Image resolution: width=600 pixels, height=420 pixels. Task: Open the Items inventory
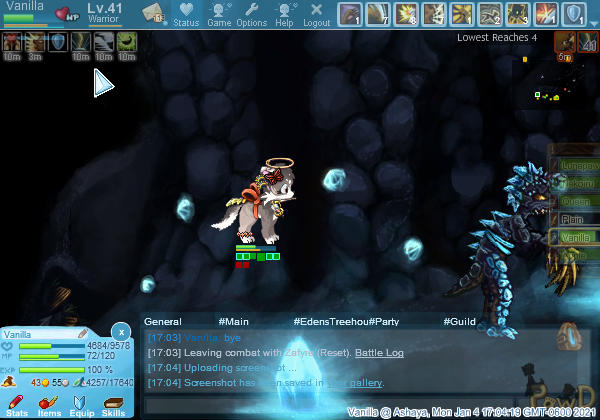tap(49, 404)
